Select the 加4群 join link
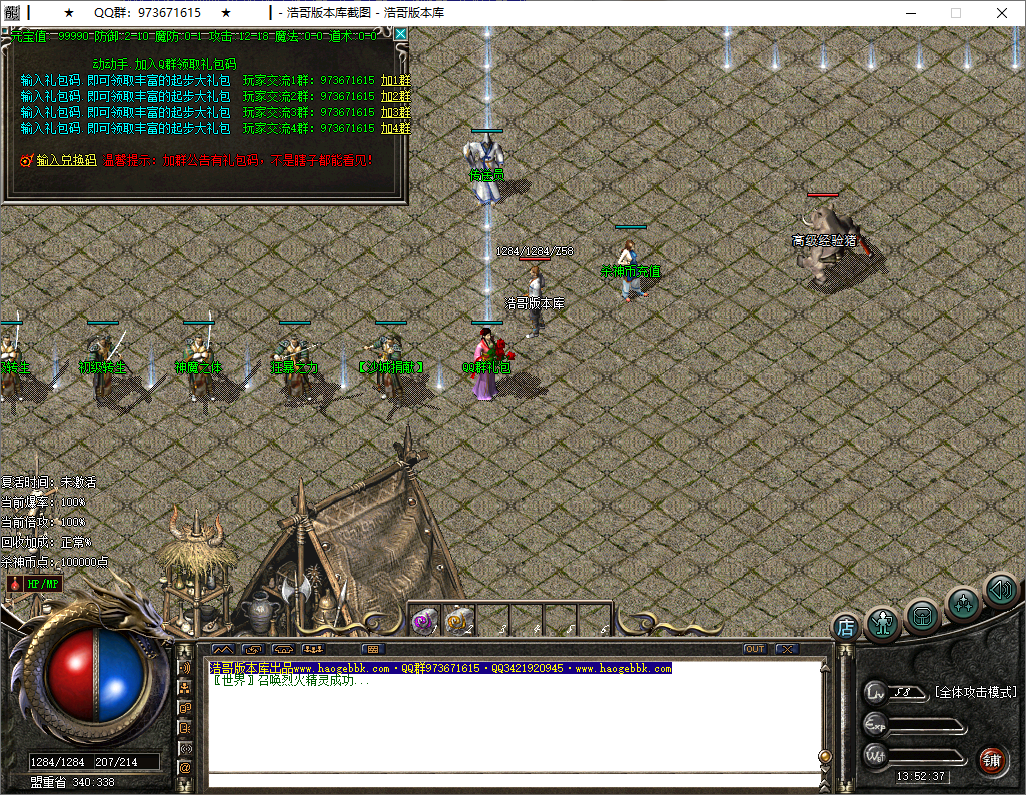 [x=395, y=128]
